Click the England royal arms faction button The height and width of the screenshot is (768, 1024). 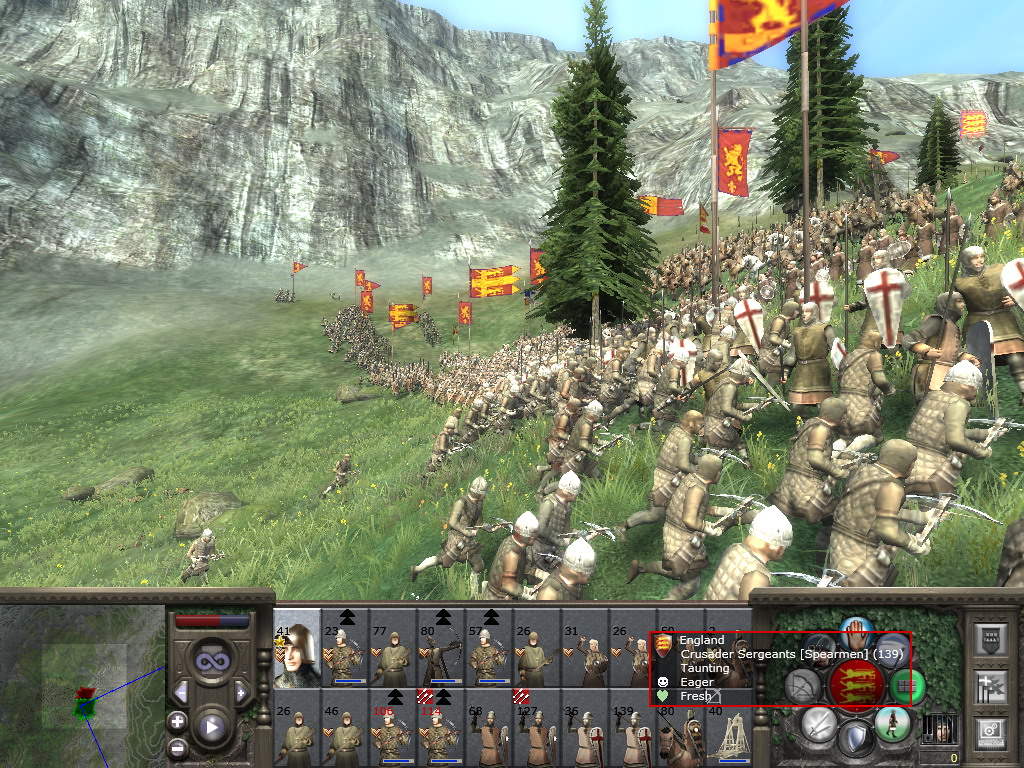856,685
